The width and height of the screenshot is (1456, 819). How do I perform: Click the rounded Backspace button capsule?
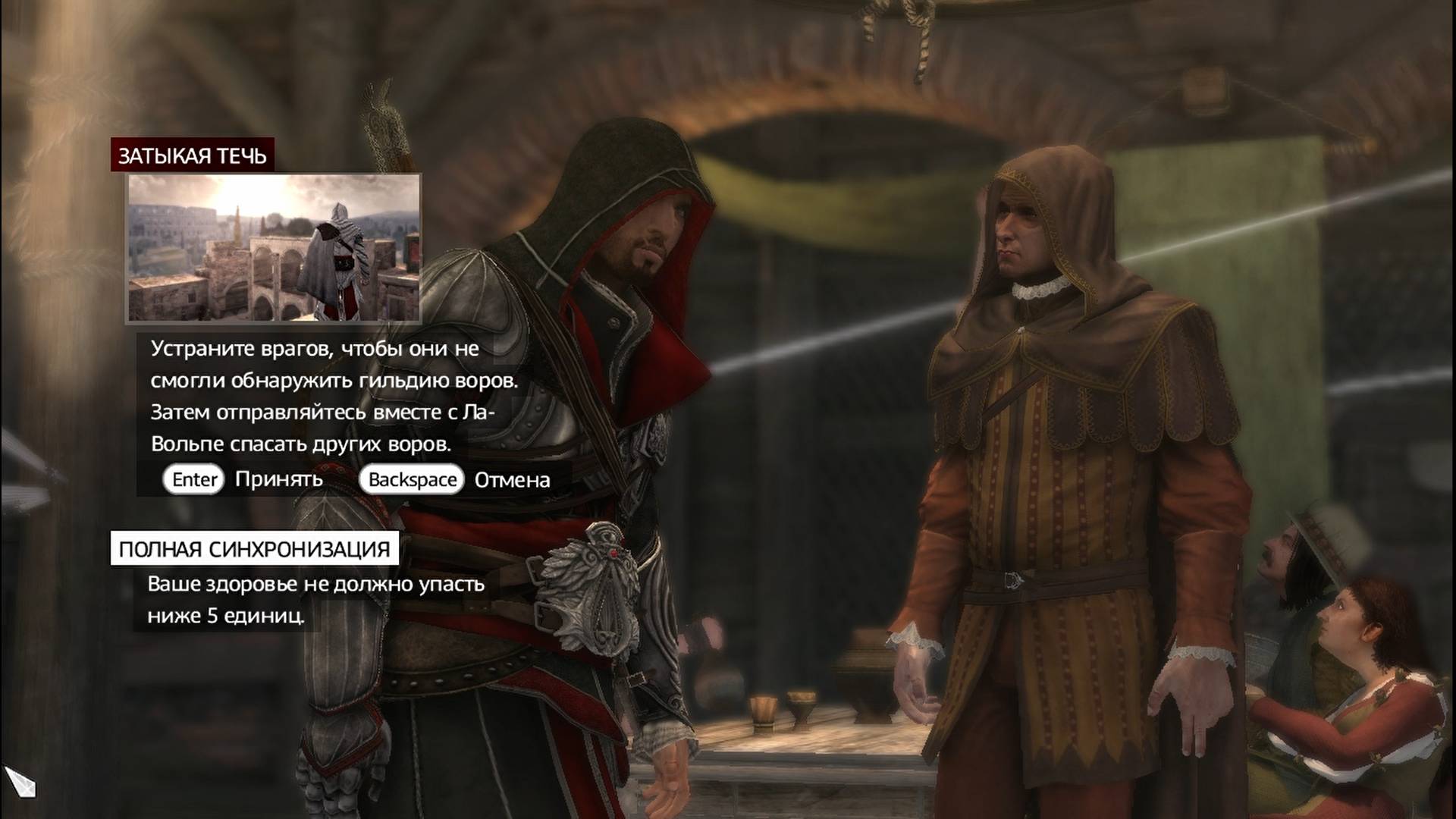click(412, 479)
